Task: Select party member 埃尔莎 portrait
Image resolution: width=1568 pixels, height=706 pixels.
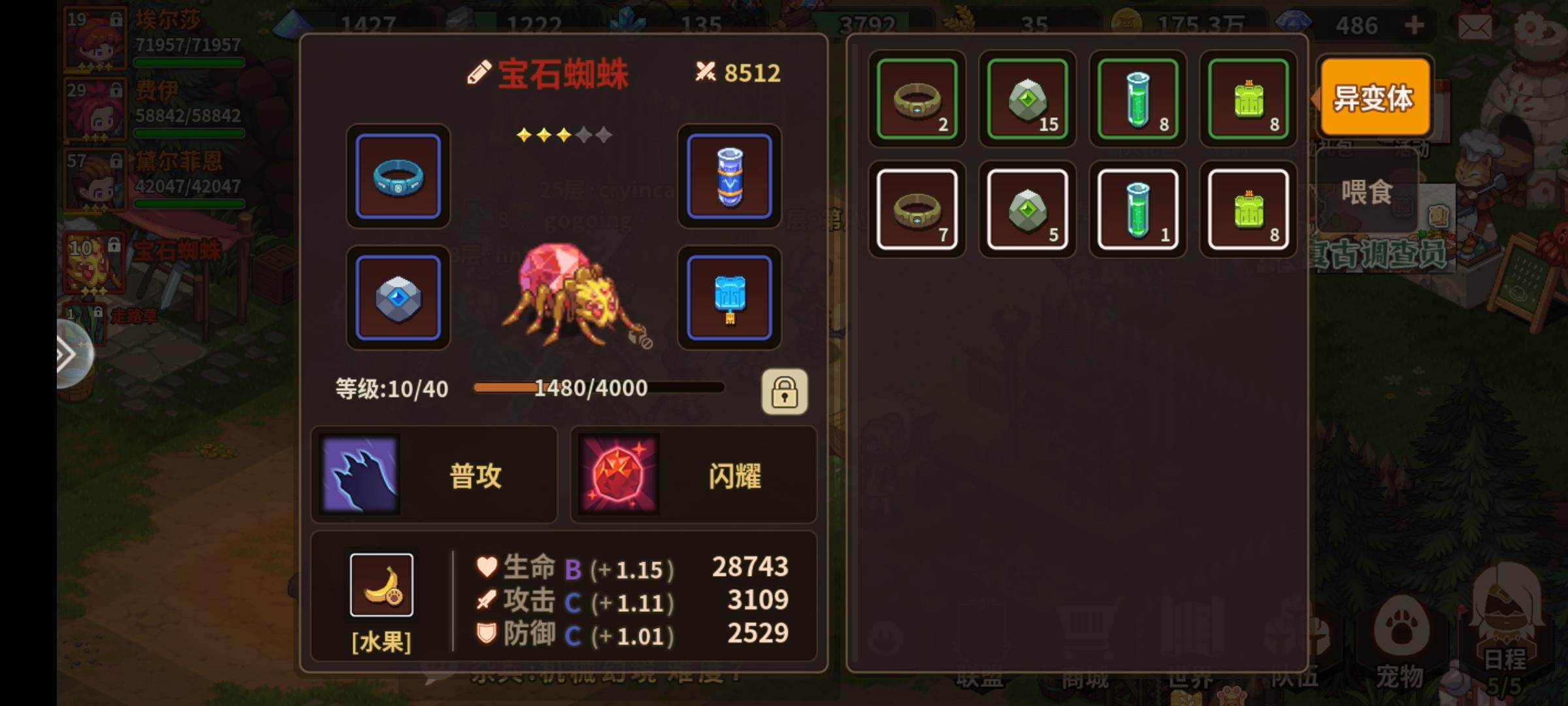Action: (95, 38)
